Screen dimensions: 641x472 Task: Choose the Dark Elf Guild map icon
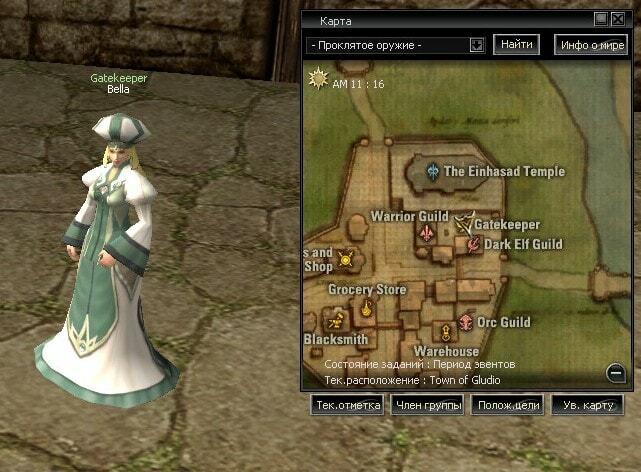pyautogui.click(x=473, y=243)
